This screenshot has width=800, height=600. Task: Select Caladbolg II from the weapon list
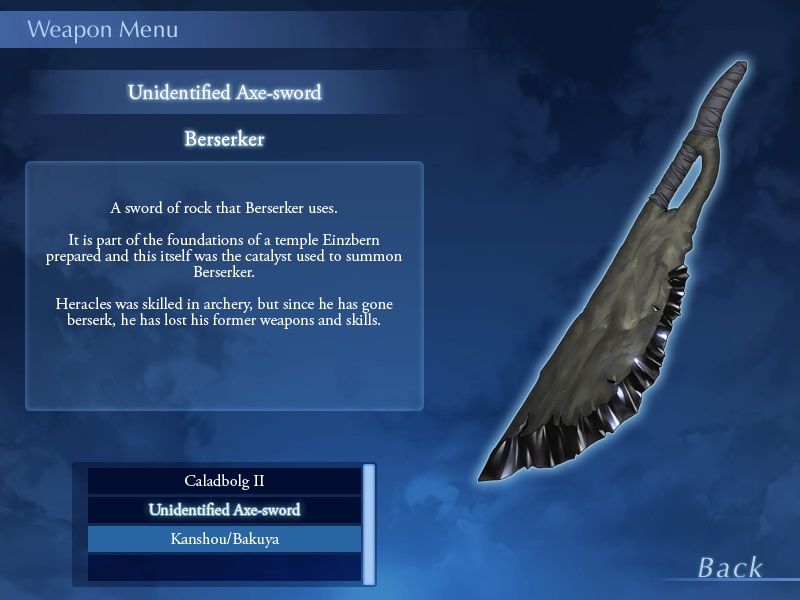point(224,481)
